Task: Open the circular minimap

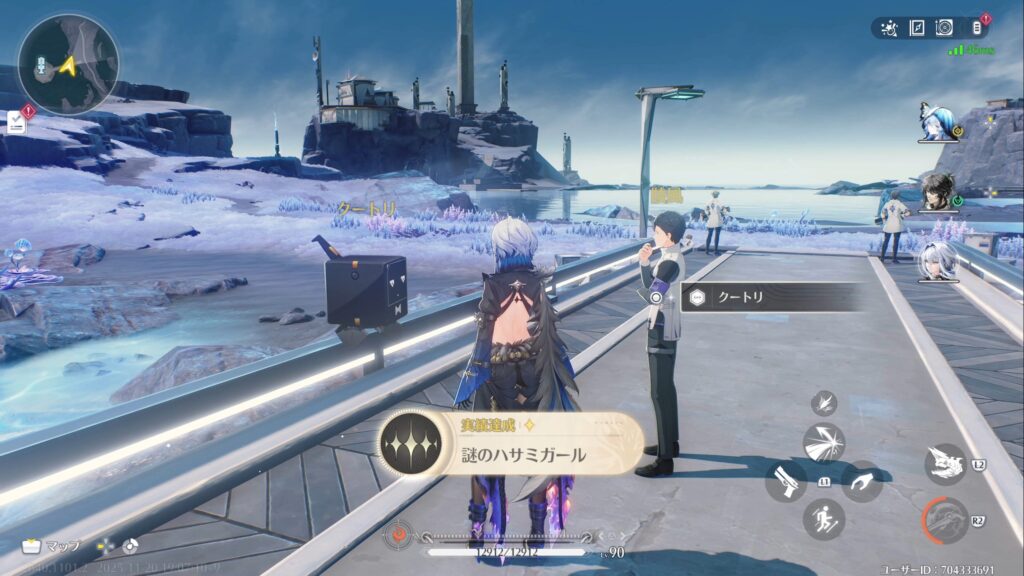Action: [x=68, y=64]
